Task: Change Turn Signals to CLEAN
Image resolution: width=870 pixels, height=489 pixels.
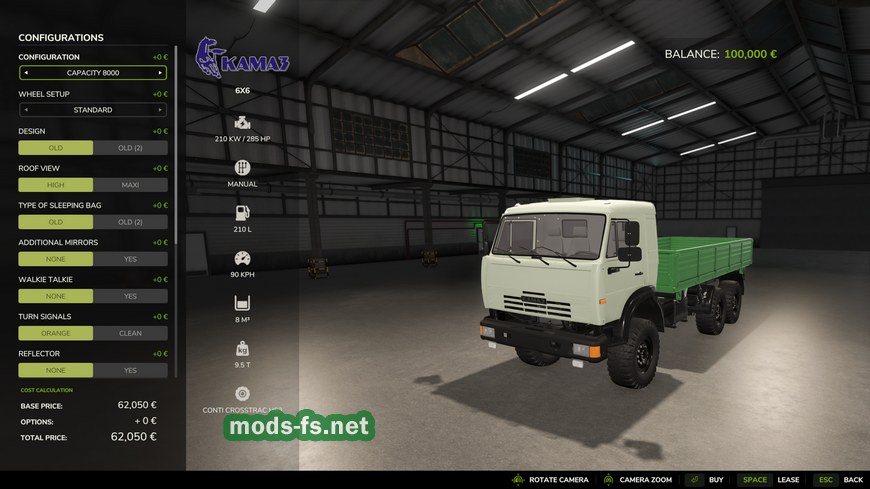Action: 130,333
